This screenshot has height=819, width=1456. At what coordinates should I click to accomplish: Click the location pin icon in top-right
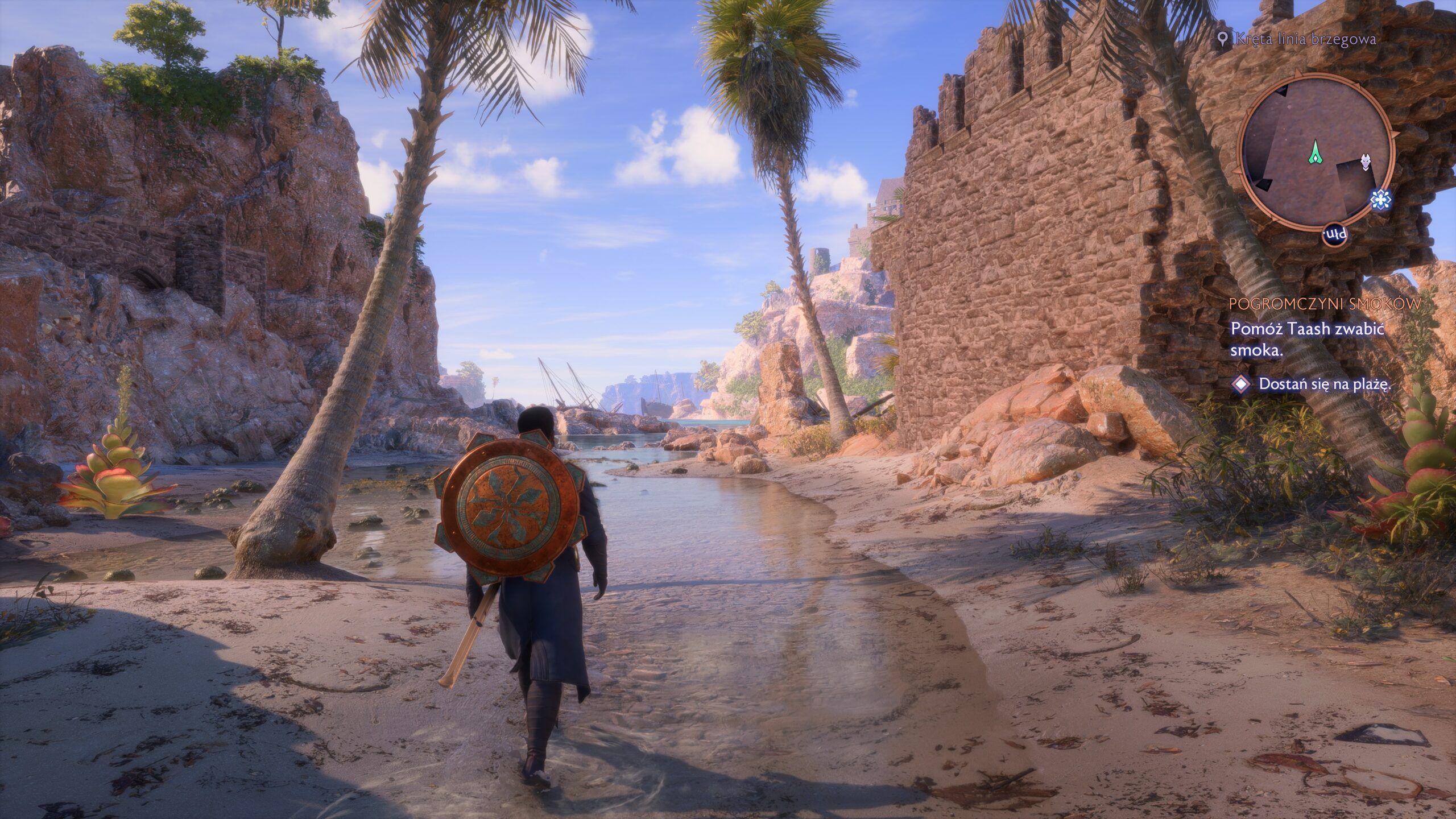tap(1223, 40)
